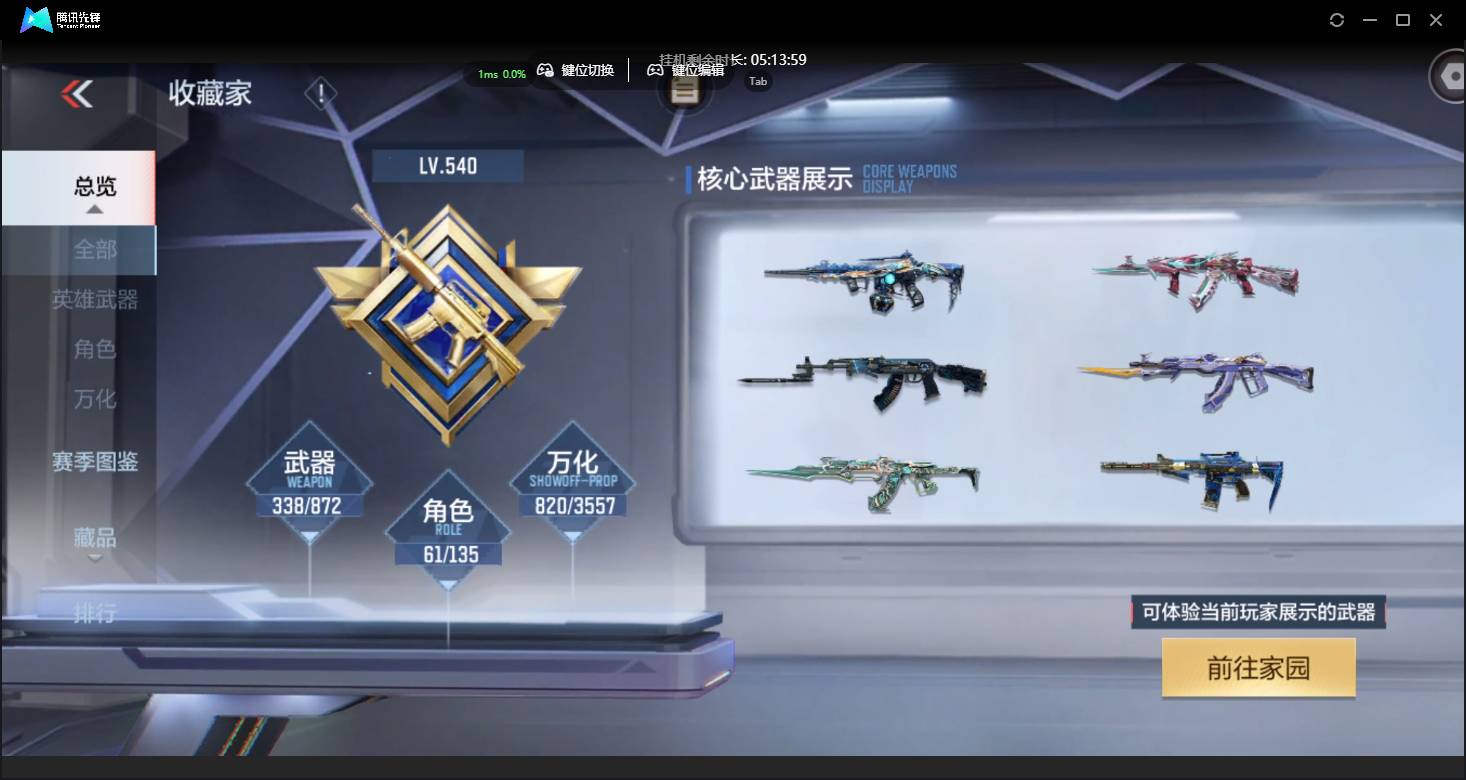The width and height of the screenshot is (1466, 780).
Task: Refresh using the top-right circular arrow icon
Action: pos(1337,19)
